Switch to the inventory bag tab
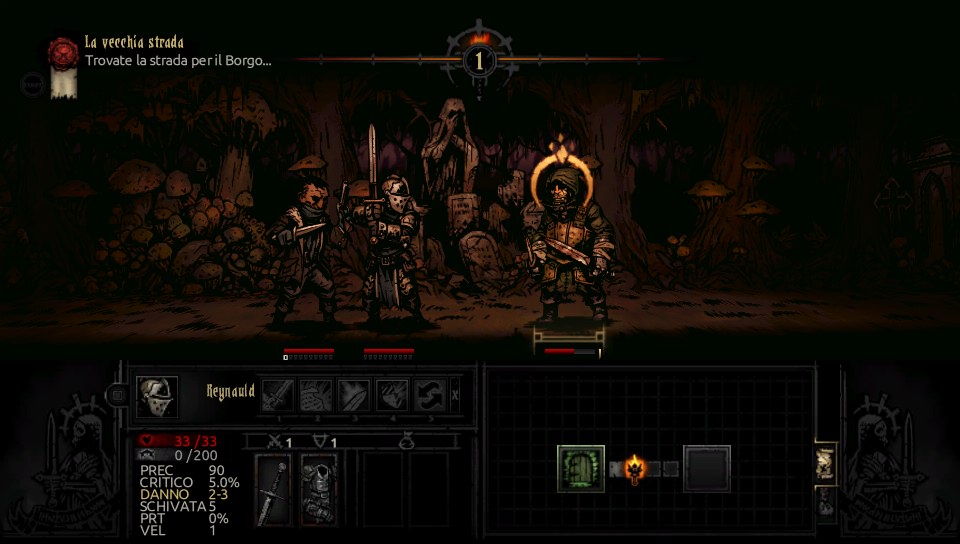This screenshot has height=544, width=960. click(x=826, y=503)
